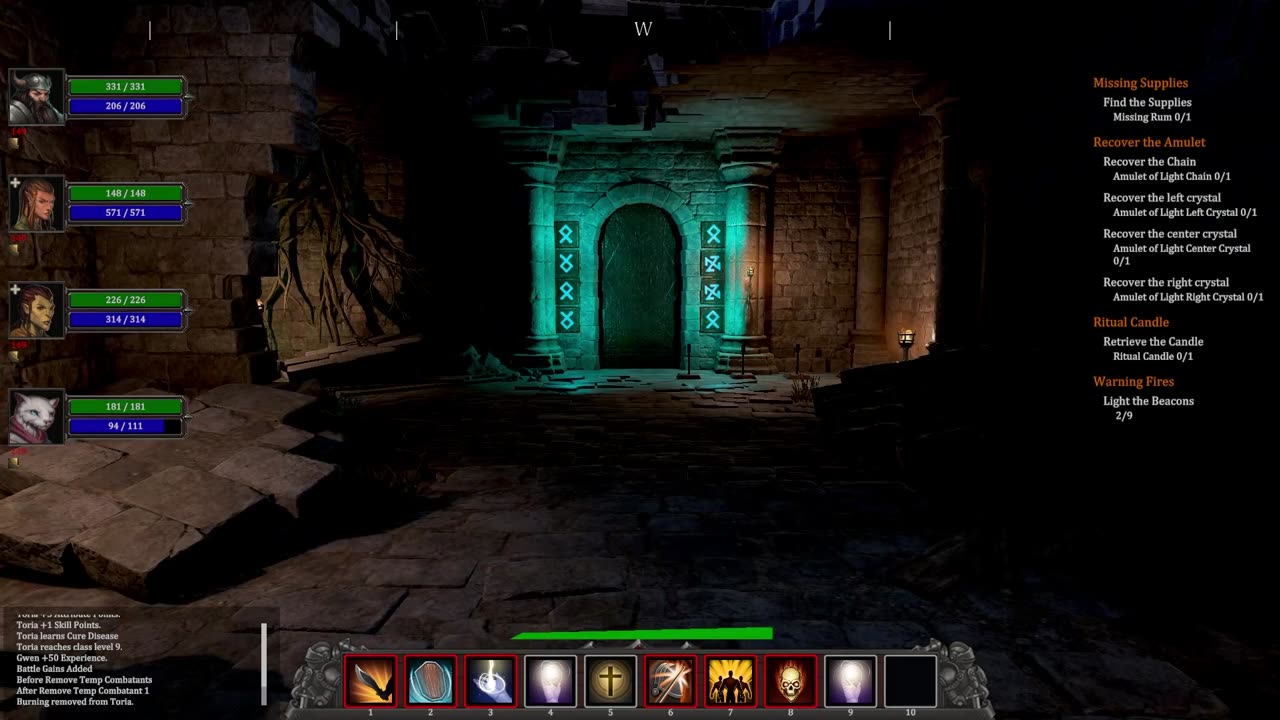This screenshot has width=1280, height=720.
Task: Select the Recover the Amulet quest
Action: coord(1149,142)
